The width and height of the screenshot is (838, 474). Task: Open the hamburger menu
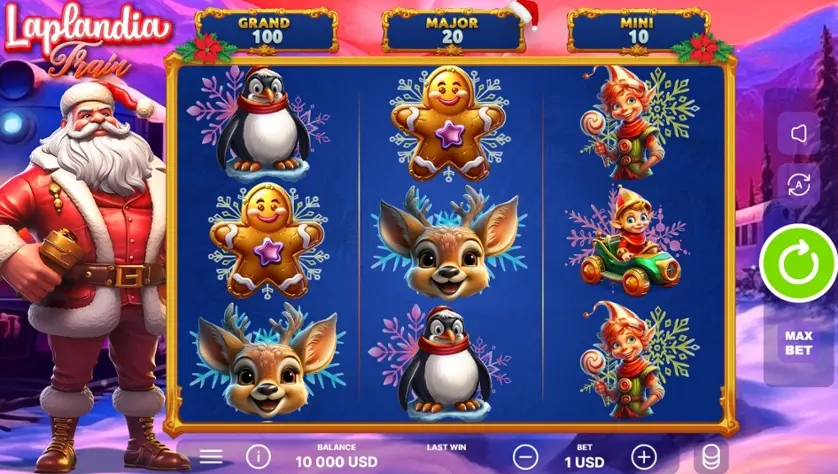[x=211, y=457]
